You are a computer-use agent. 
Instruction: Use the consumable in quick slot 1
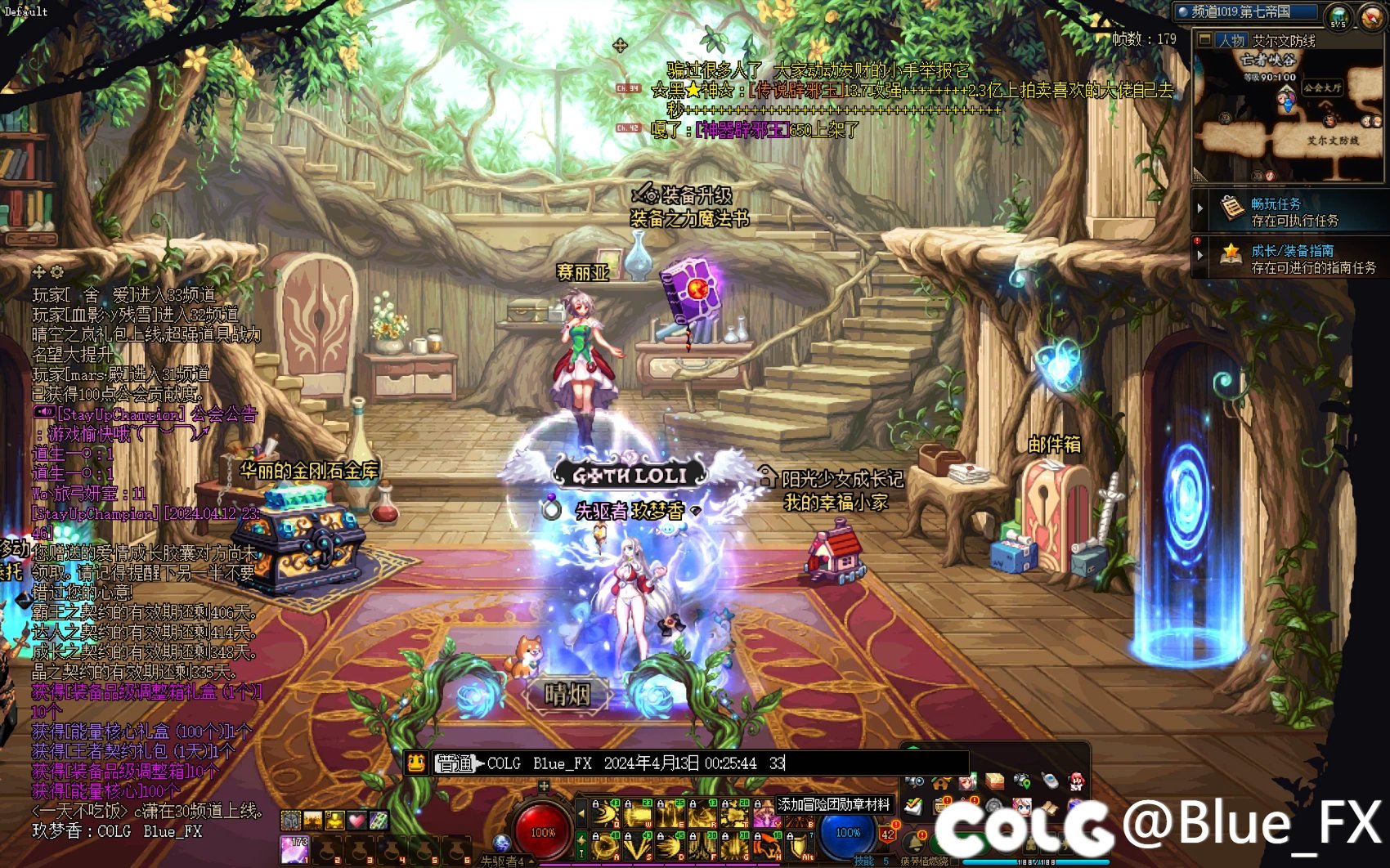point(294,849)
